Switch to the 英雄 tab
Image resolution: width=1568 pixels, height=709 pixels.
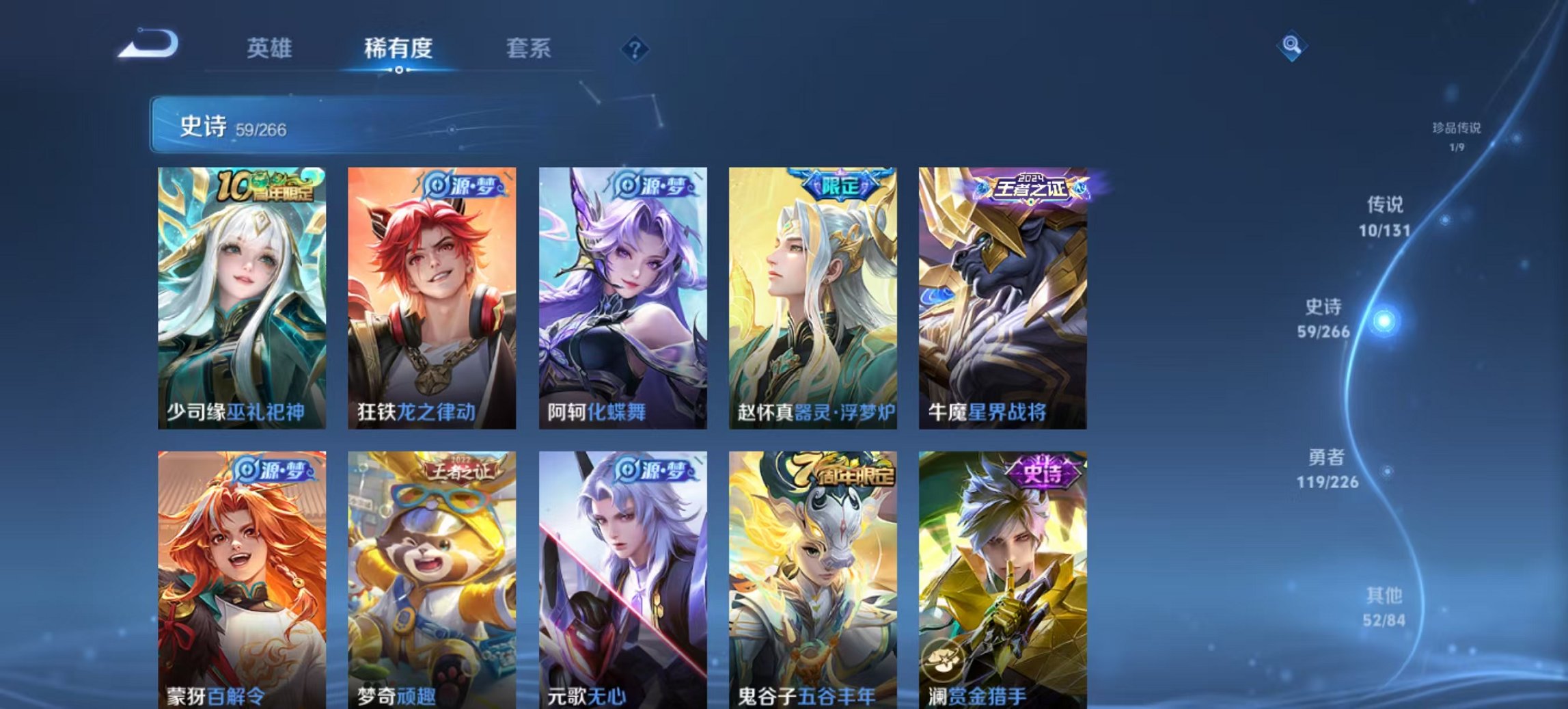269,48
